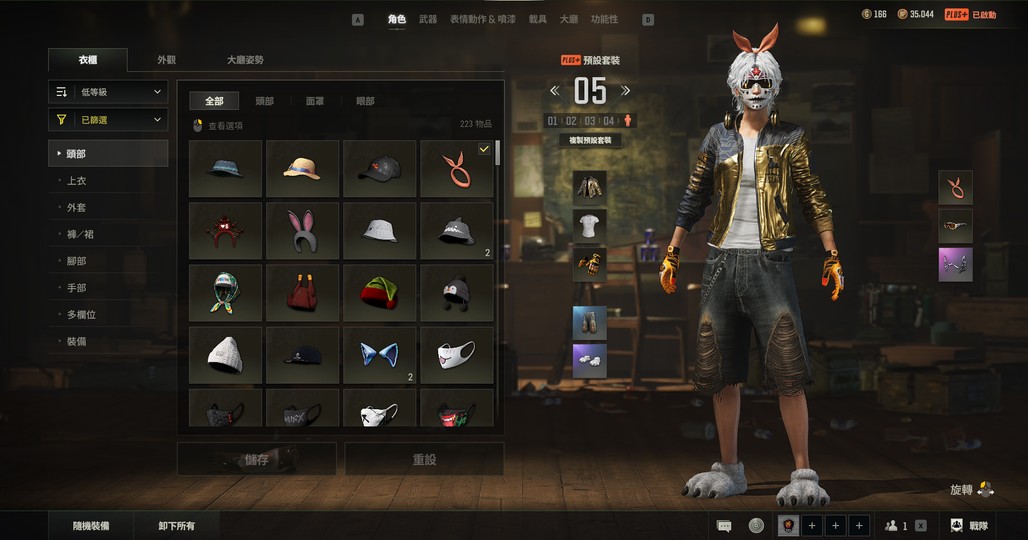
Task: Choose the 褲/裙 clothing category
Action: pos(80,234)
